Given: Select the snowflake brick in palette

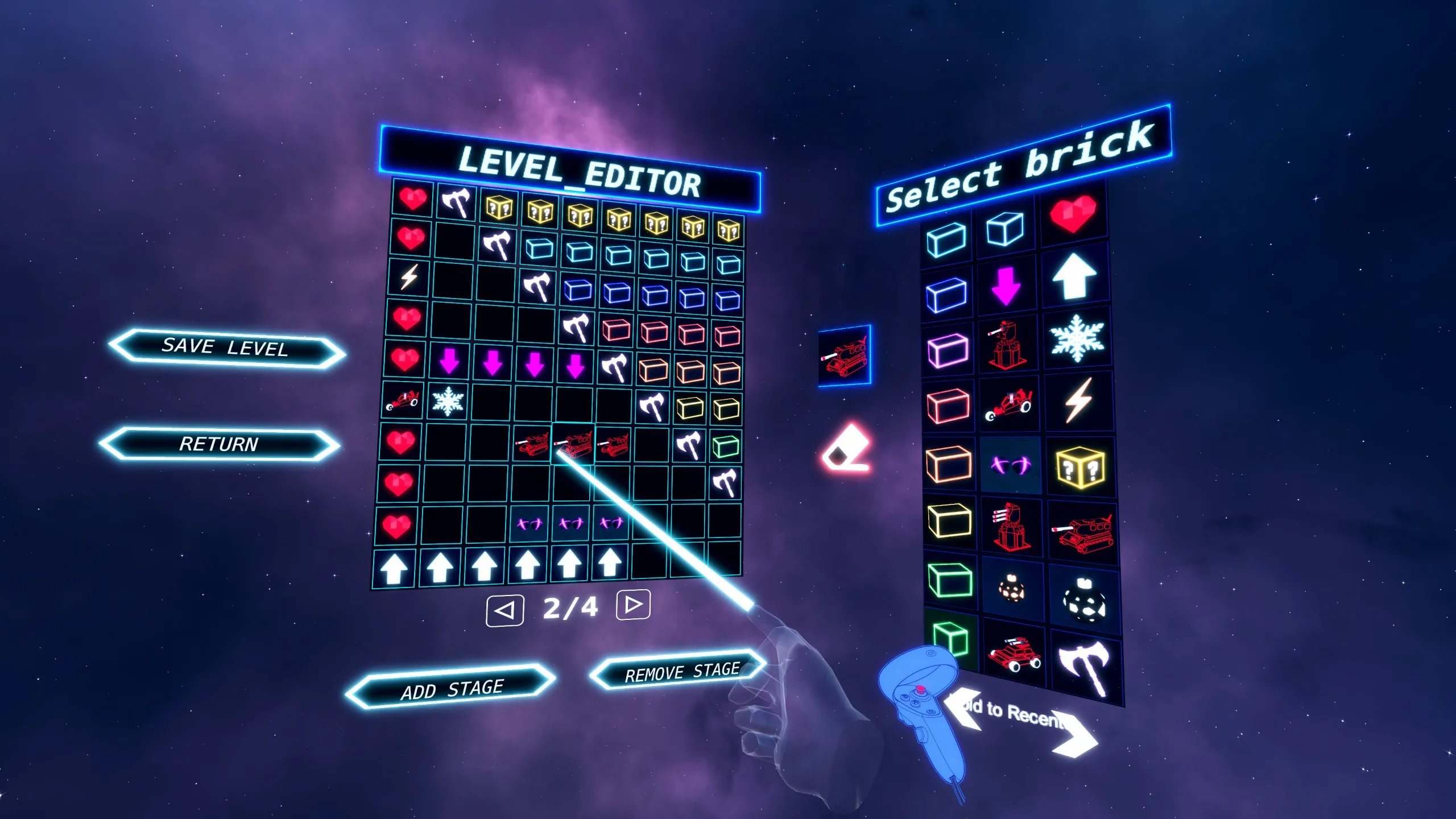Looking at the screenshot, I should (1076, 337).
